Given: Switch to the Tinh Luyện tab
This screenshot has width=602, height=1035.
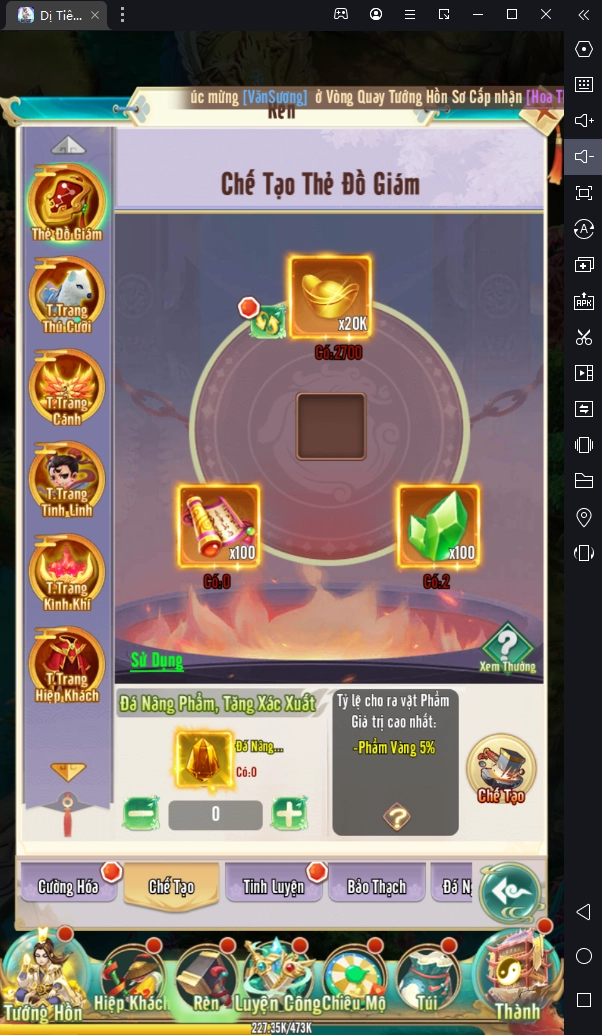Looking at the screenshot, I should pyautogui.click(x=273, y=886).
